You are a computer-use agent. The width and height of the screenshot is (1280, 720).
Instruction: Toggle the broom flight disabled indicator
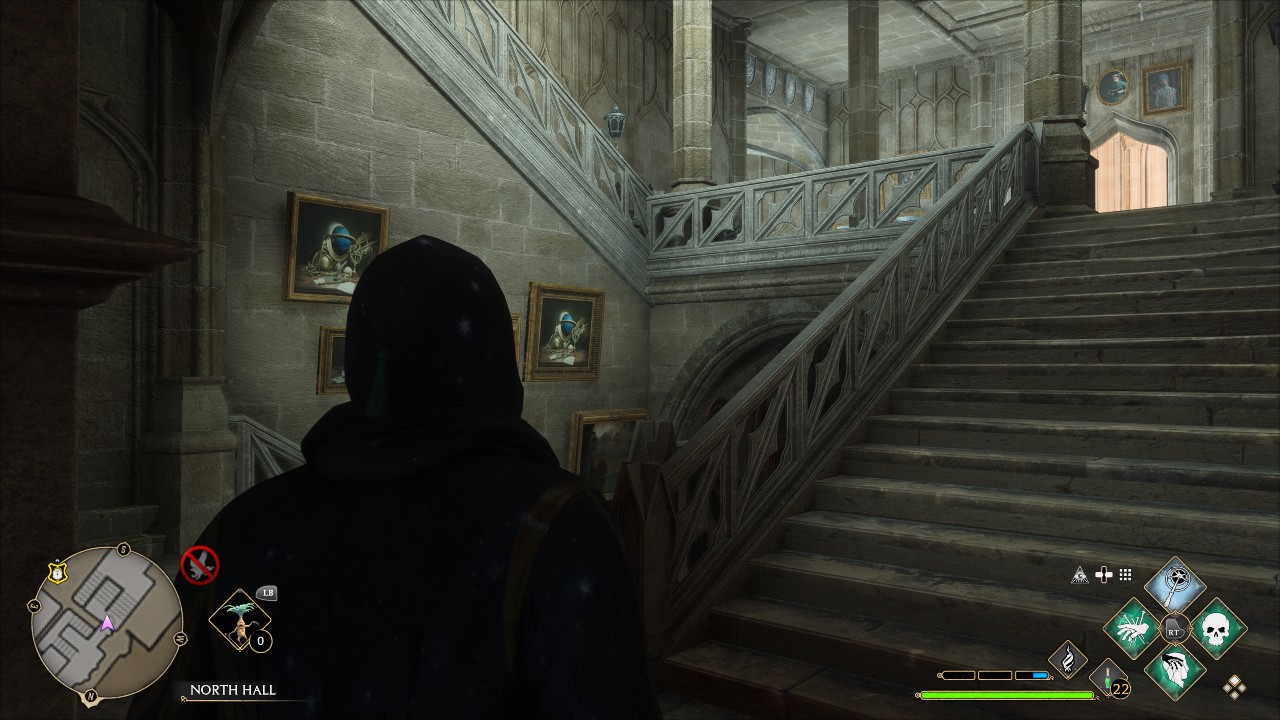click(x=202, y=564)
